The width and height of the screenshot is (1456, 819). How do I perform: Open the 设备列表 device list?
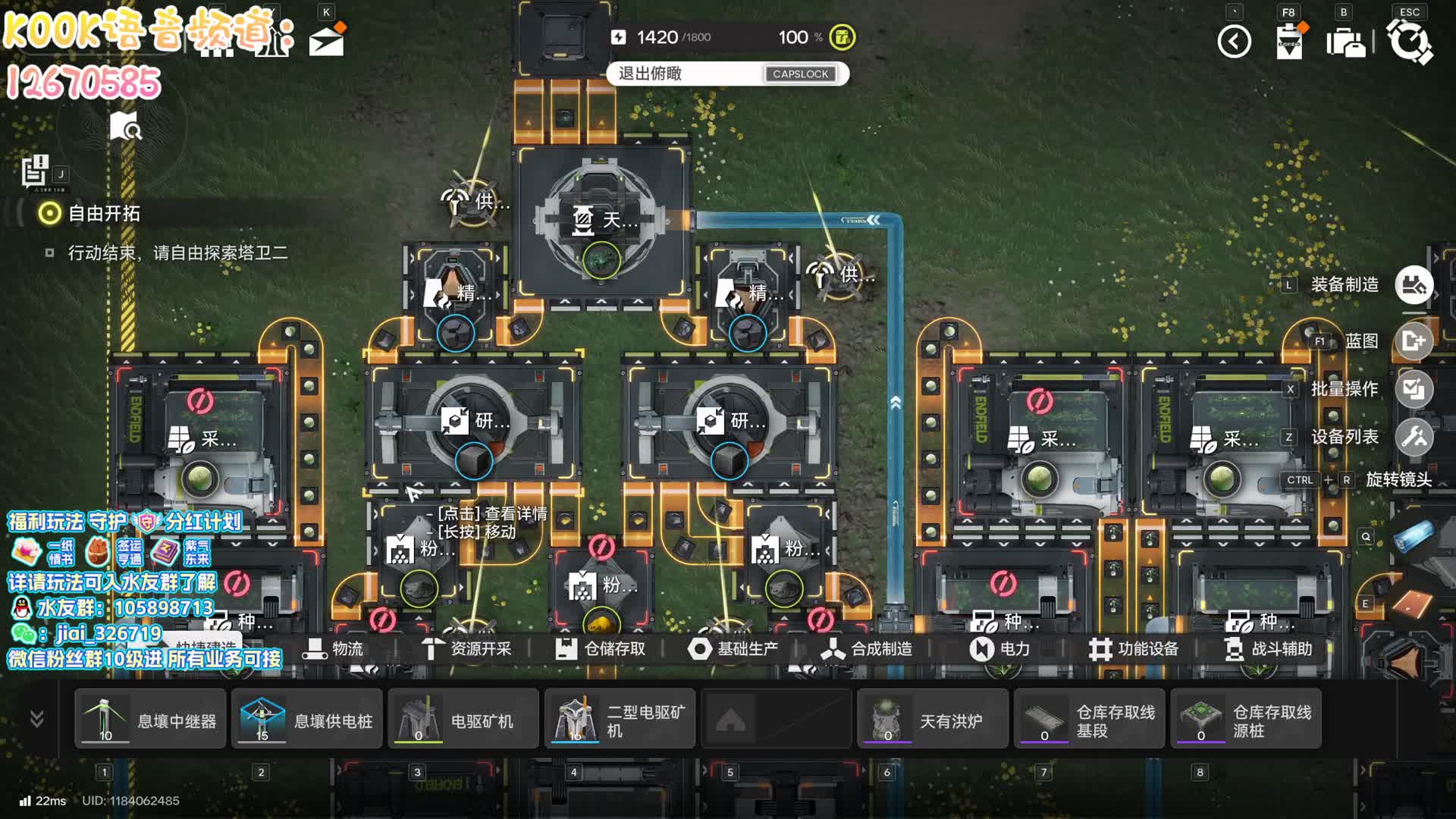tap(1414, 437)
